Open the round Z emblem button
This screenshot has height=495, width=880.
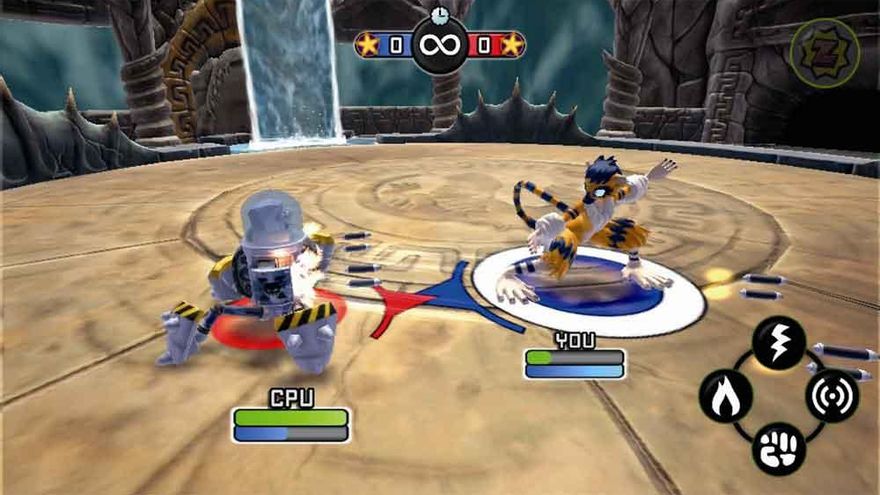click(824, 52)
